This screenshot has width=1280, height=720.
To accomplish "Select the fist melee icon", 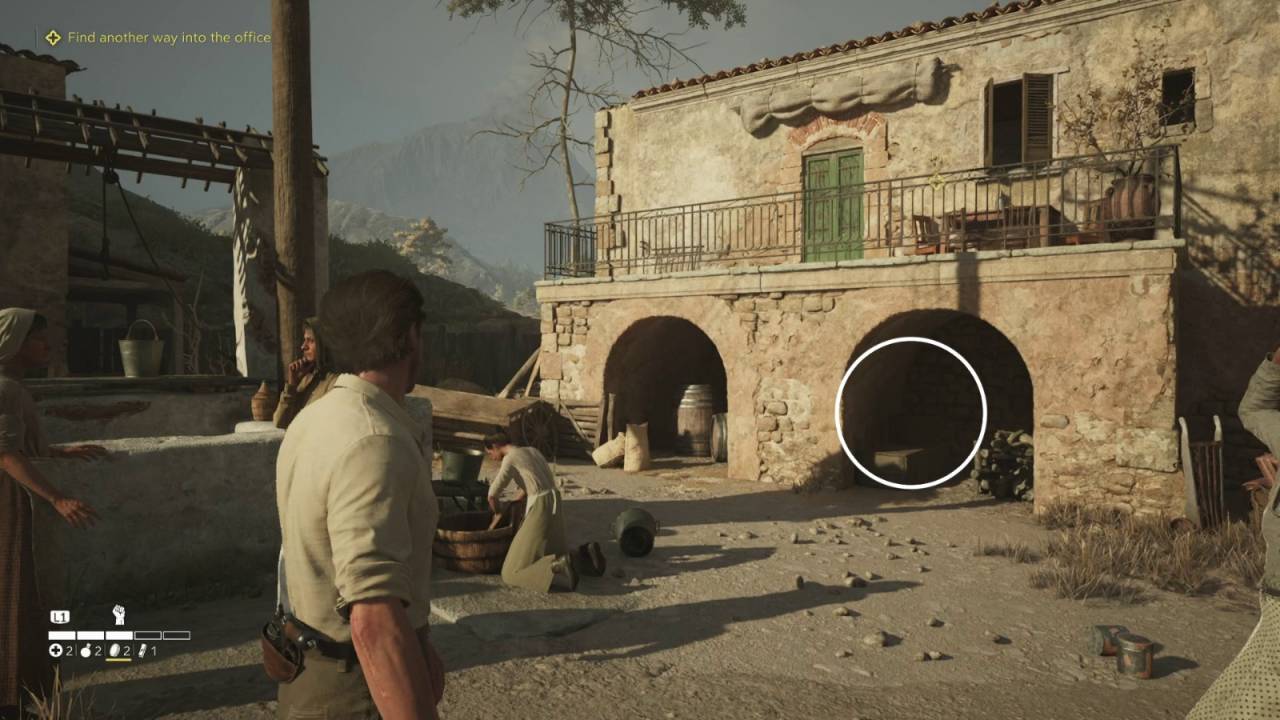I will (118, 614).
